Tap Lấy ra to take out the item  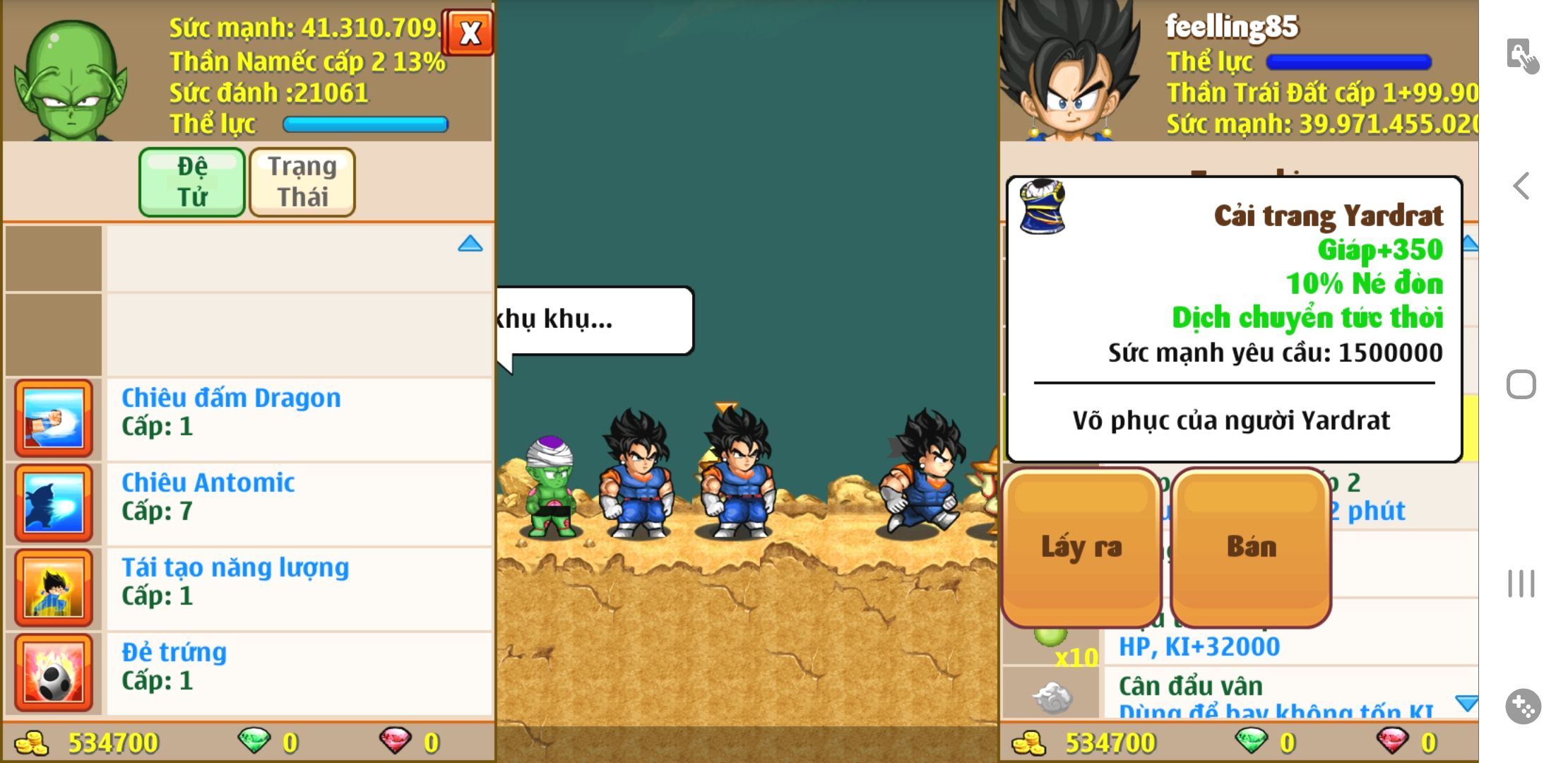(x=1081, y=547)
